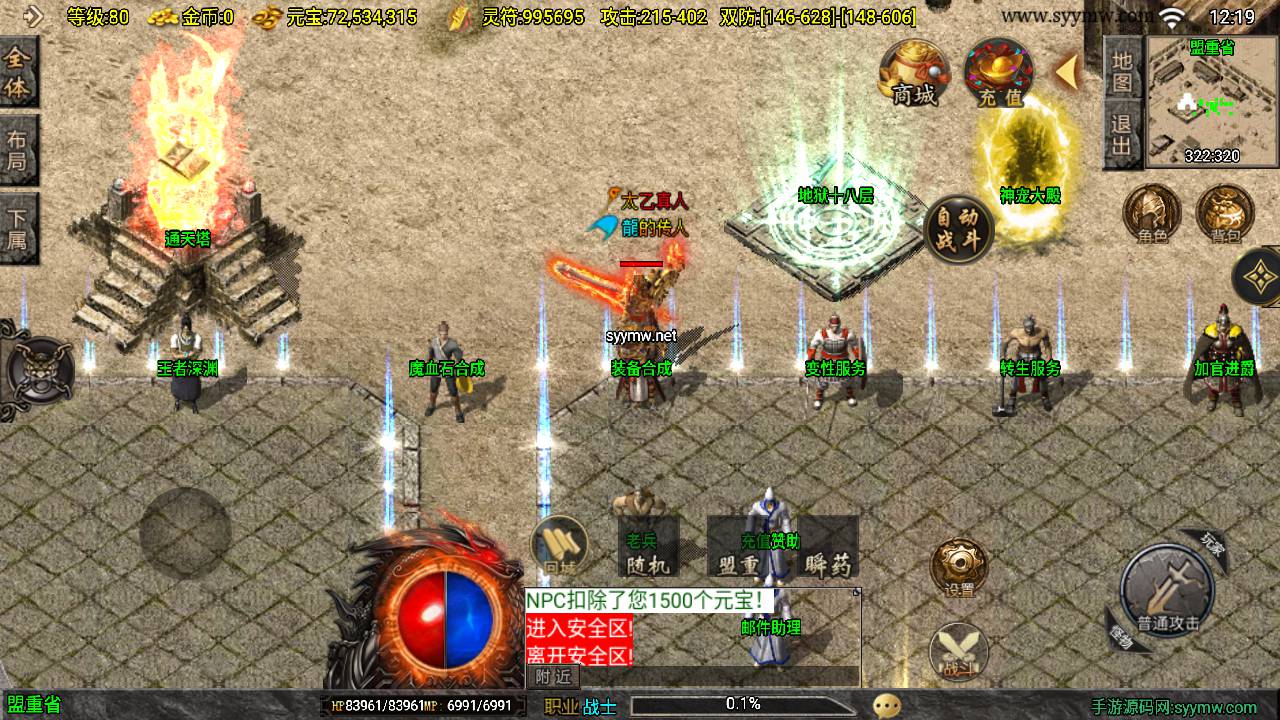The height and width of the screenshot is (720, 1280).
Task: Tap the four-point star button
Action: coord(1259,276)
